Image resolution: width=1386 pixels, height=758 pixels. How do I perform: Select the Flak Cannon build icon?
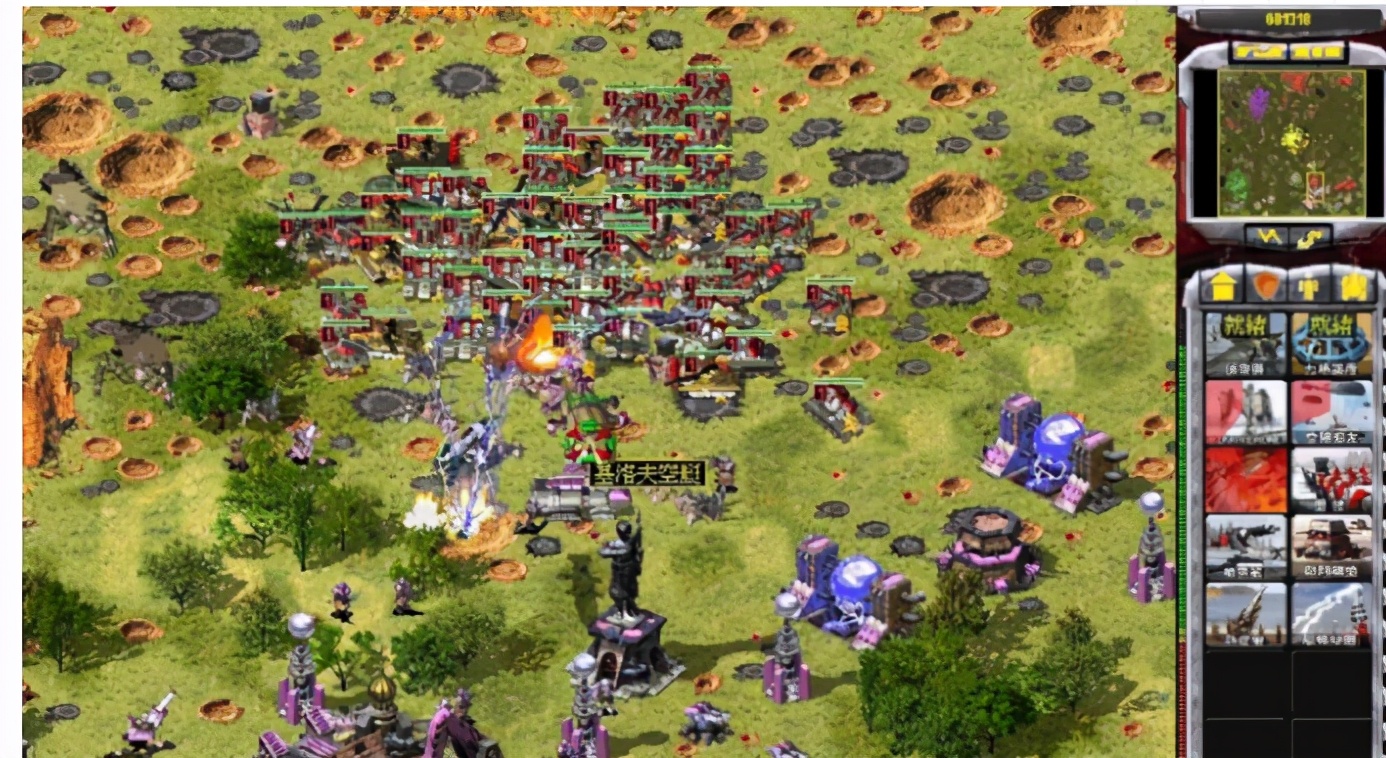click(1245, 613)
